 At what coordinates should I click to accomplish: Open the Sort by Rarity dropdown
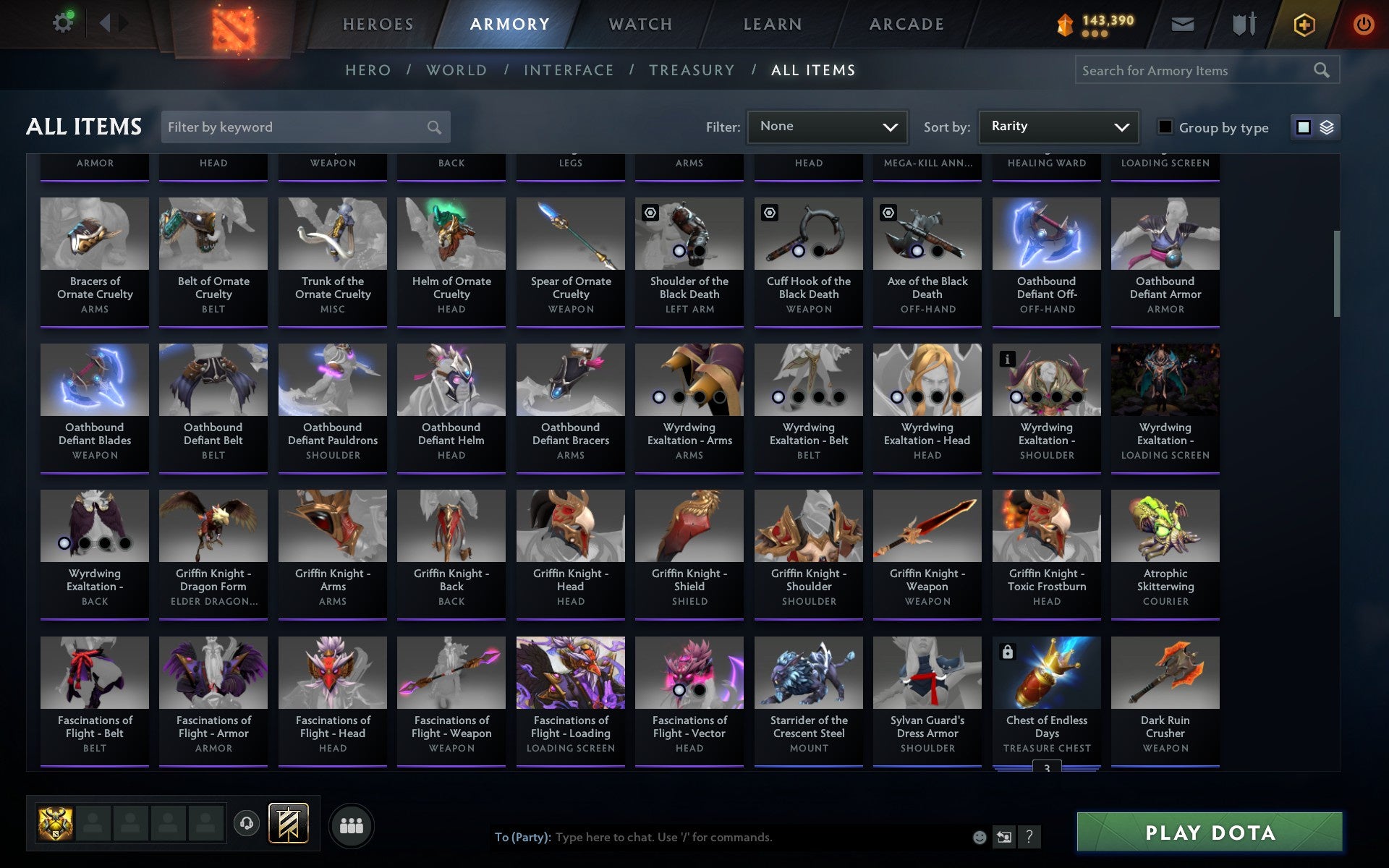tap(1057, 126)
